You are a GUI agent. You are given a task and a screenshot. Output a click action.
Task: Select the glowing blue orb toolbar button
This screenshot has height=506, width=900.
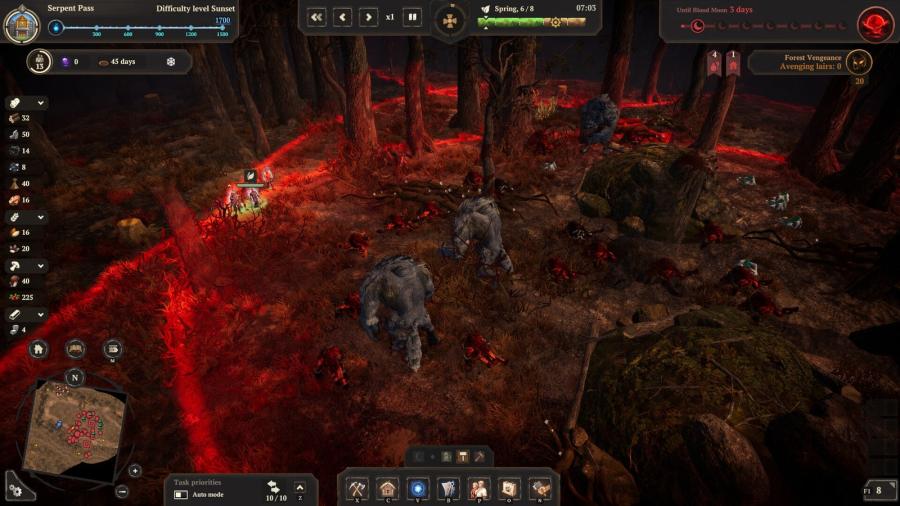pos(419,489)
